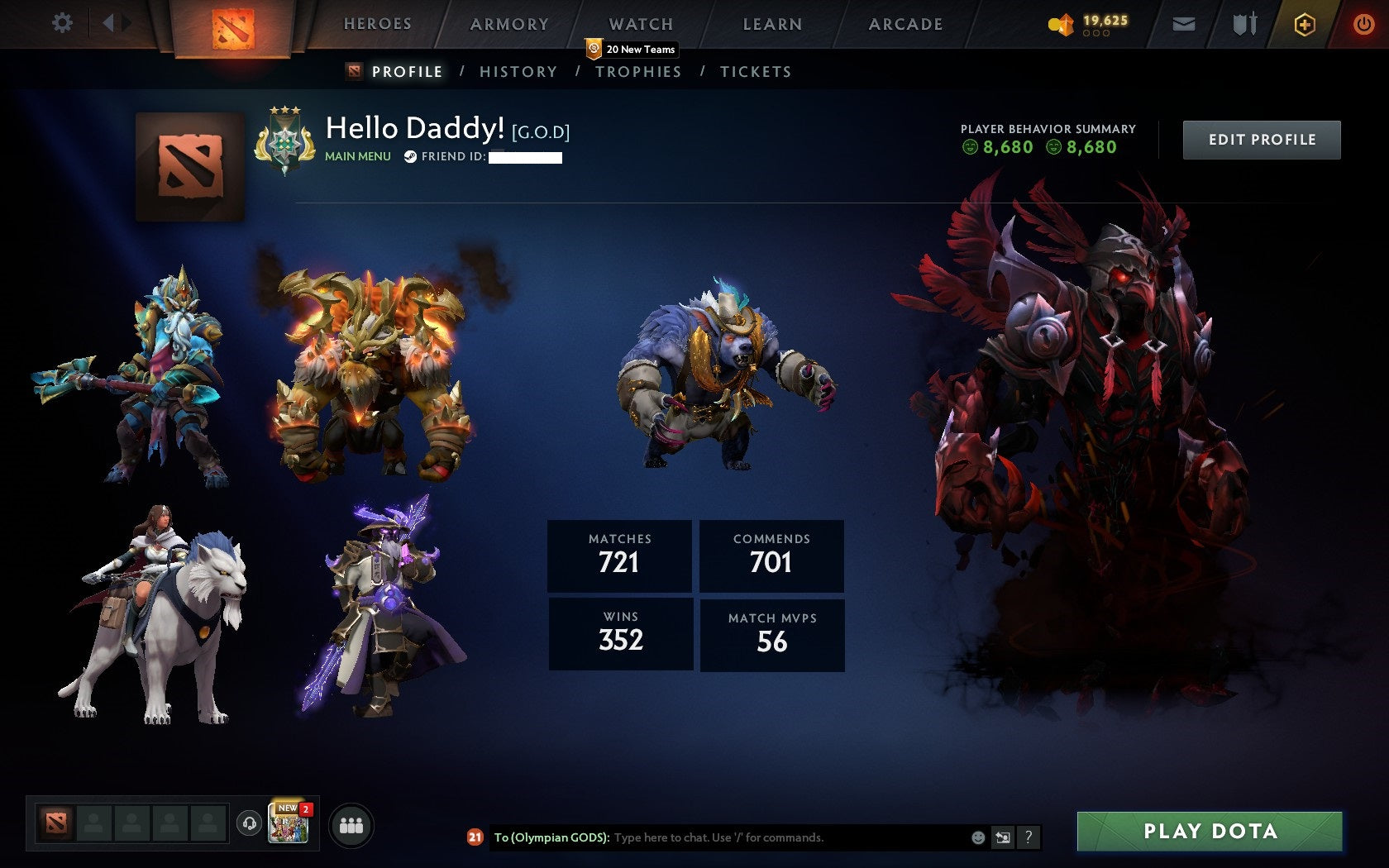Open chat help with the question mark icon

tap(1029, 837)
